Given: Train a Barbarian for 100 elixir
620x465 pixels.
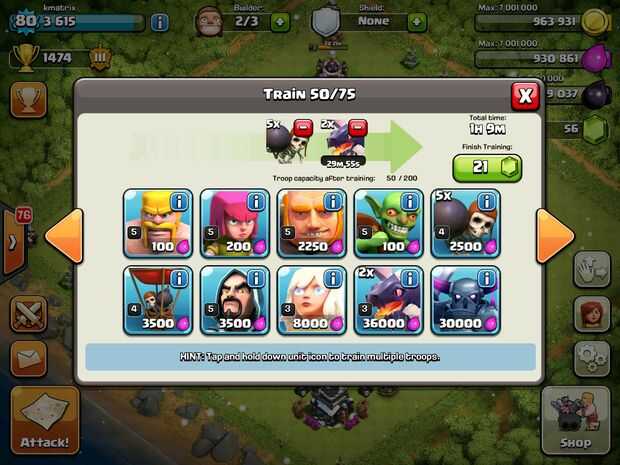Looking at the screenshot, I should (157, 223).
